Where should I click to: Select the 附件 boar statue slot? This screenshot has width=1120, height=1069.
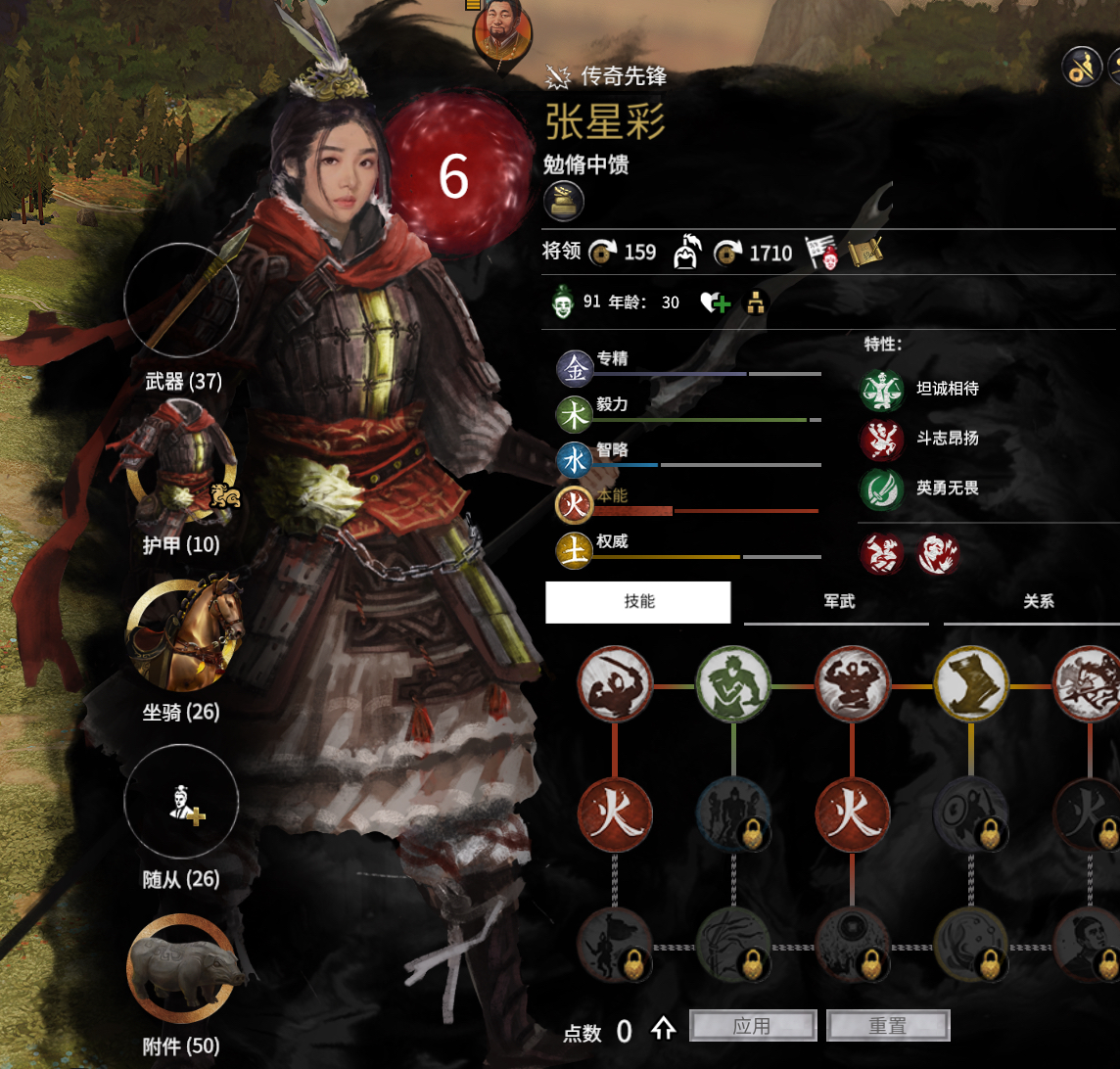coord(182,968)
